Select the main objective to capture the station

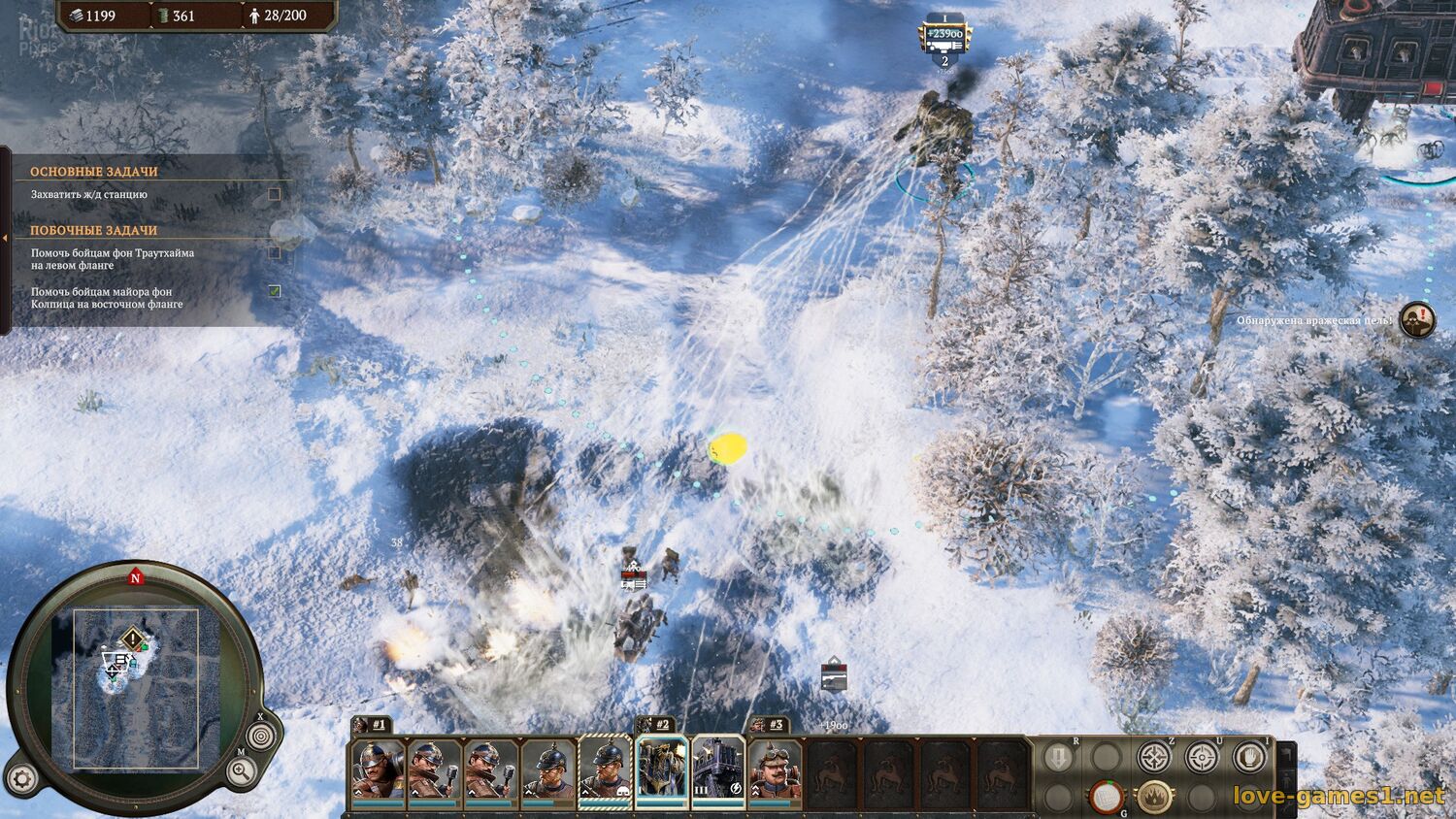coord(89,195)
